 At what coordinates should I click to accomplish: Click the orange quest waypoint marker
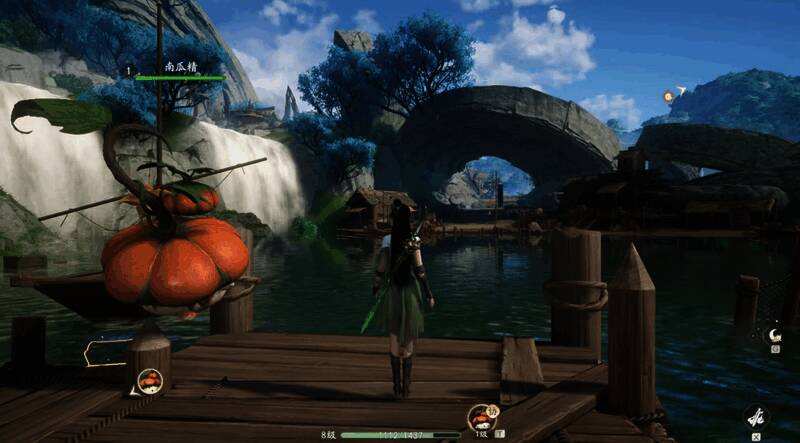(669, 96)
